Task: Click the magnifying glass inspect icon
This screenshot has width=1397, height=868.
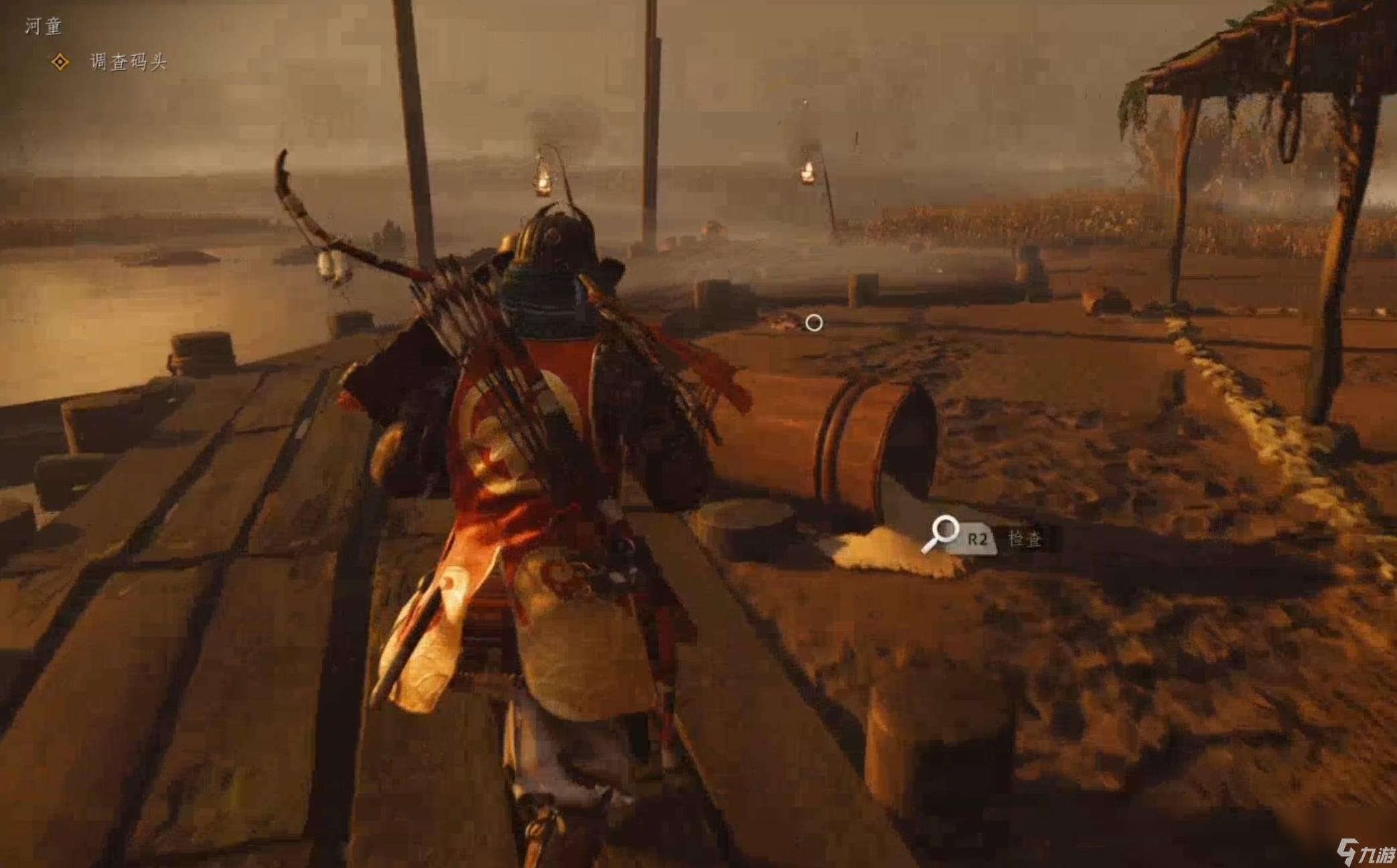Action: (941, 532)
